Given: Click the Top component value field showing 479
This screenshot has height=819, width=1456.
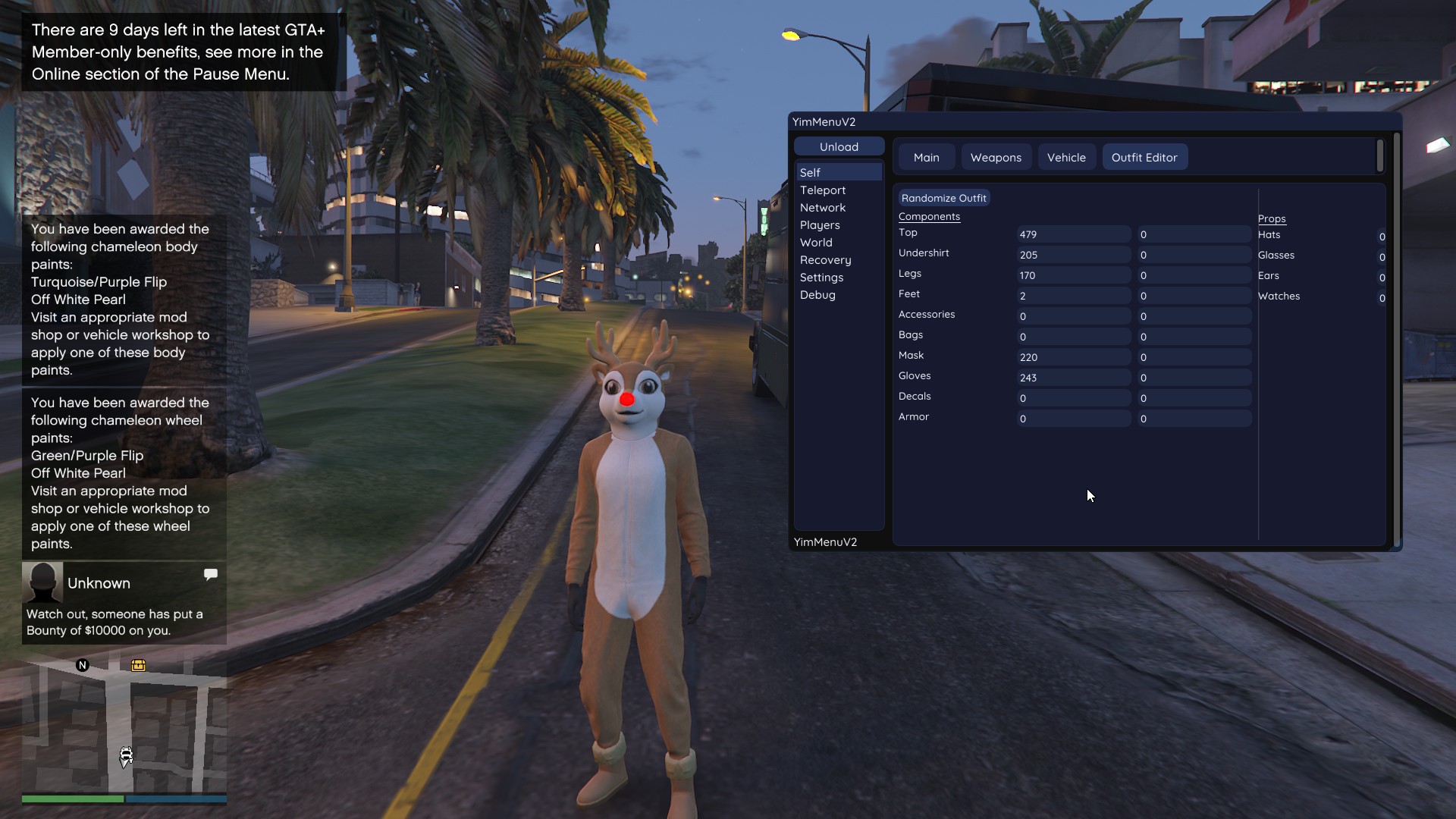Looking at the screenshot, I should tap(1072, 234).
